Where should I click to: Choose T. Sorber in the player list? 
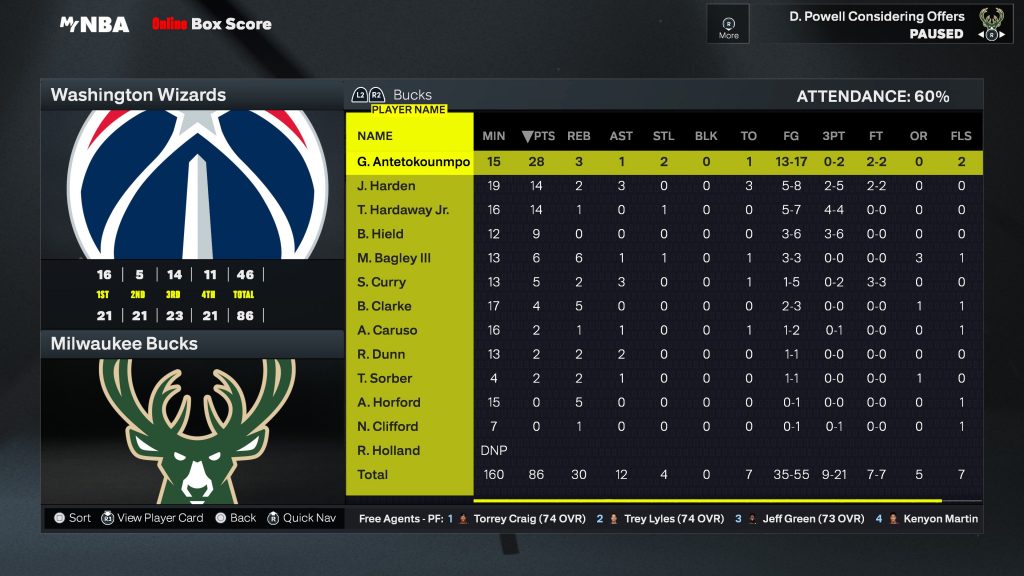(x=384, y=378)
